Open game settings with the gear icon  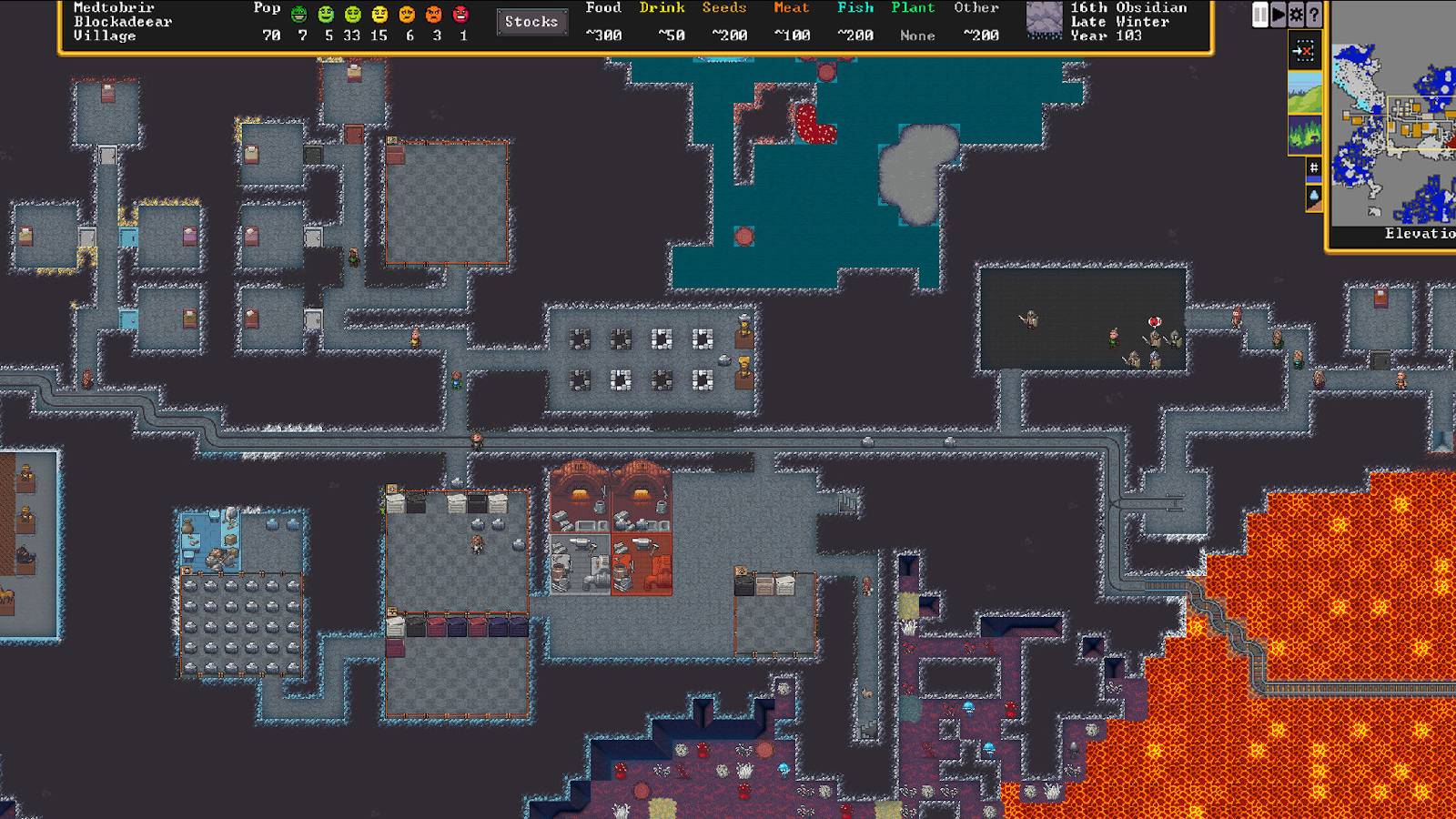pos(1294,14)
